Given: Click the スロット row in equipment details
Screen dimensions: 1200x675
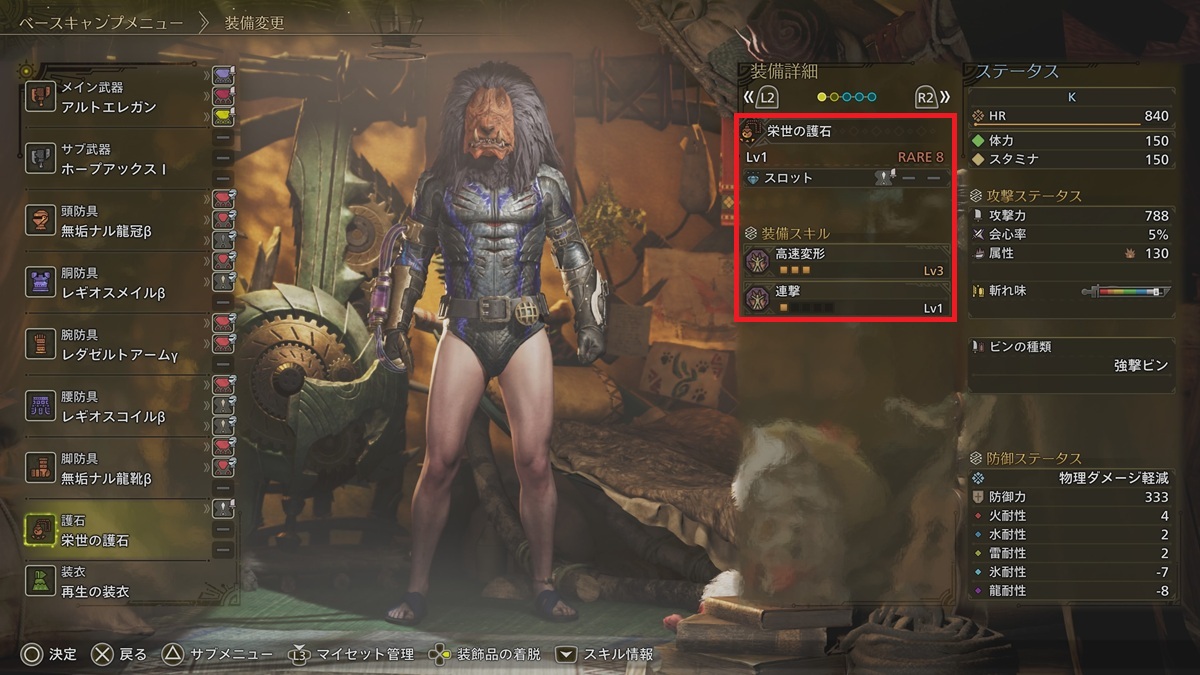Looking at the screenshot, I should pos(846,178).
